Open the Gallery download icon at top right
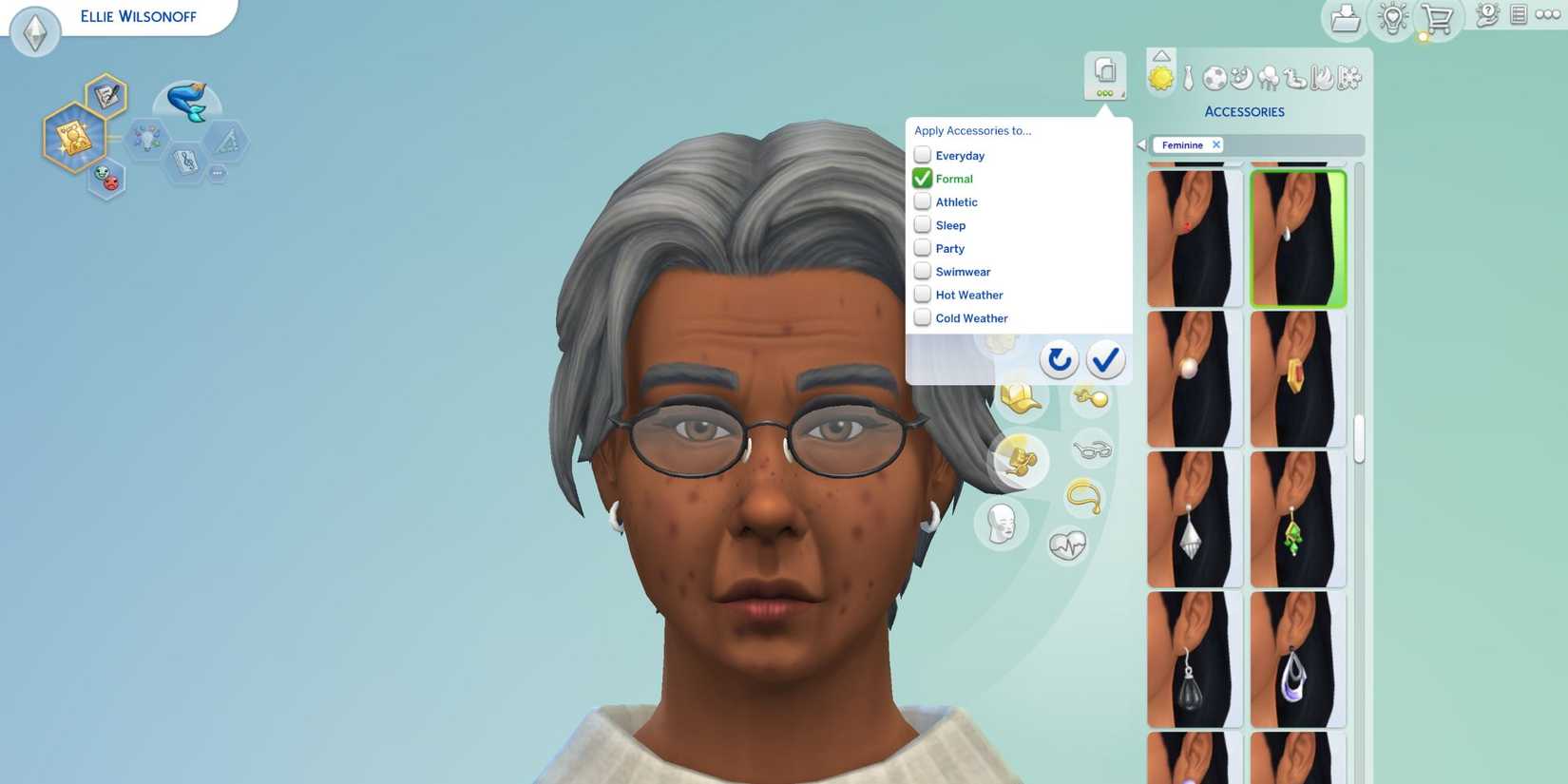 pyautogui.click(x=1345, y=17)
